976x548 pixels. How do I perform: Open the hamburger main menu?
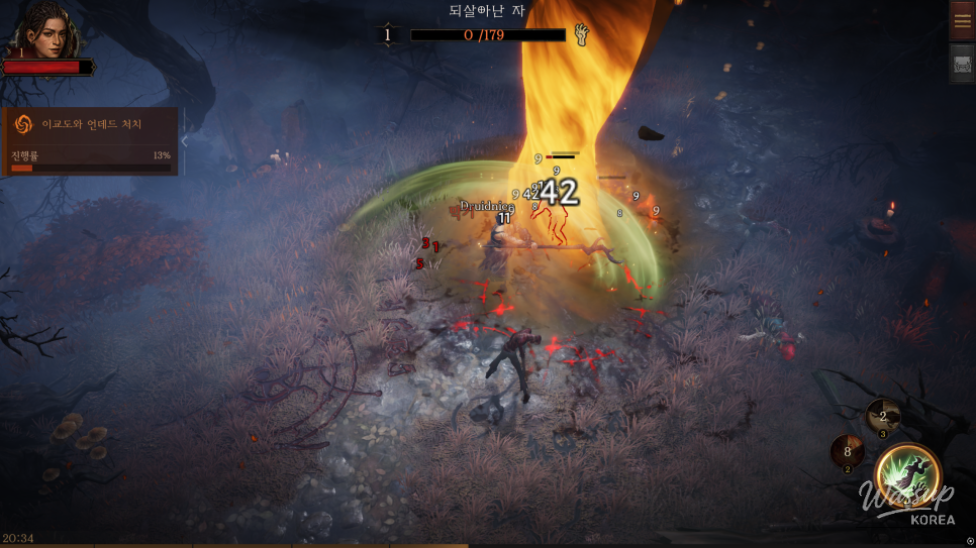pos(962,20)
